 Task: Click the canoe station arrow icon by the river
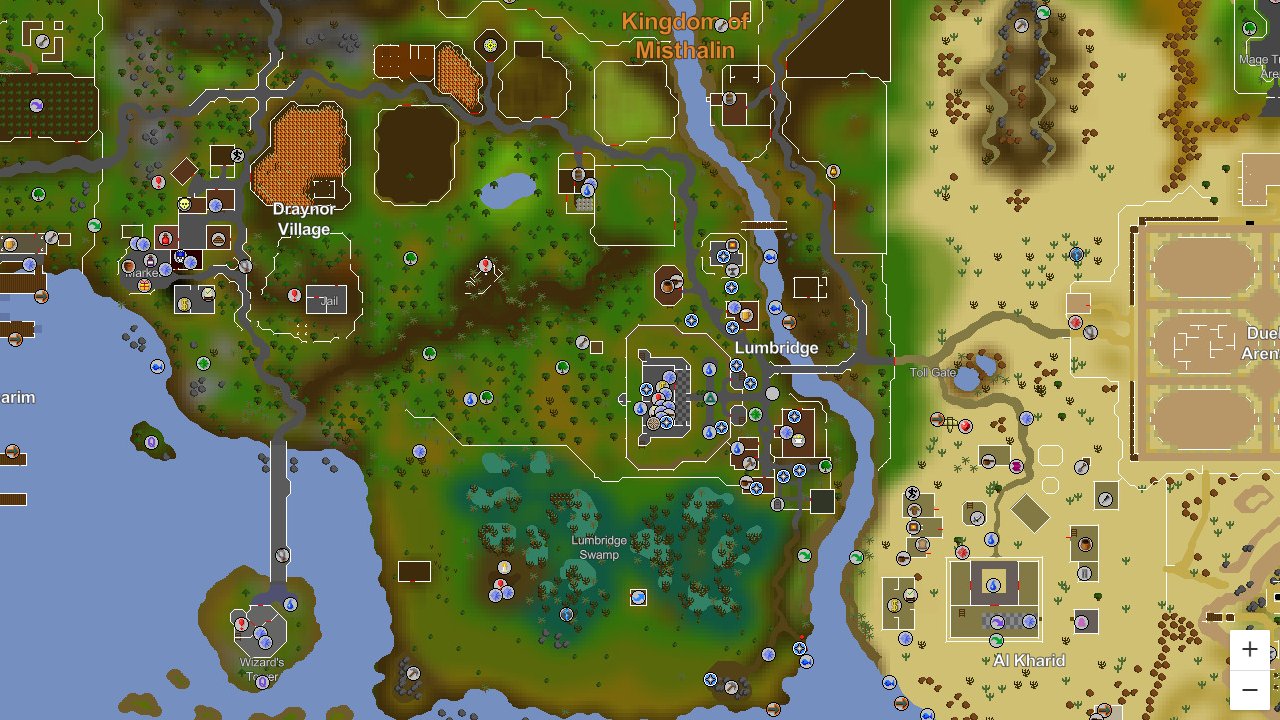788,322
